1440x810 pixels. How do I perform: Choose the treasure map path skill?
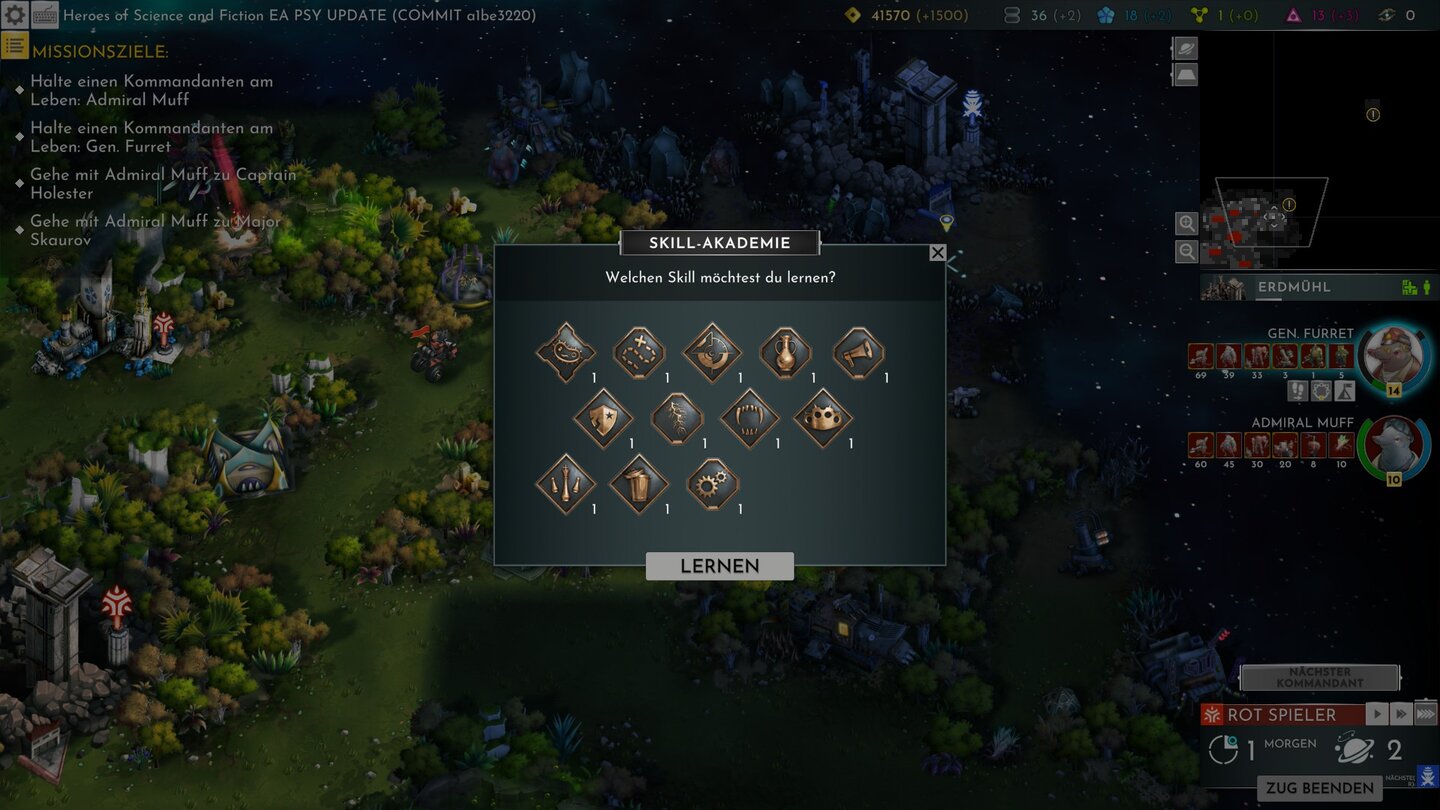639,352
